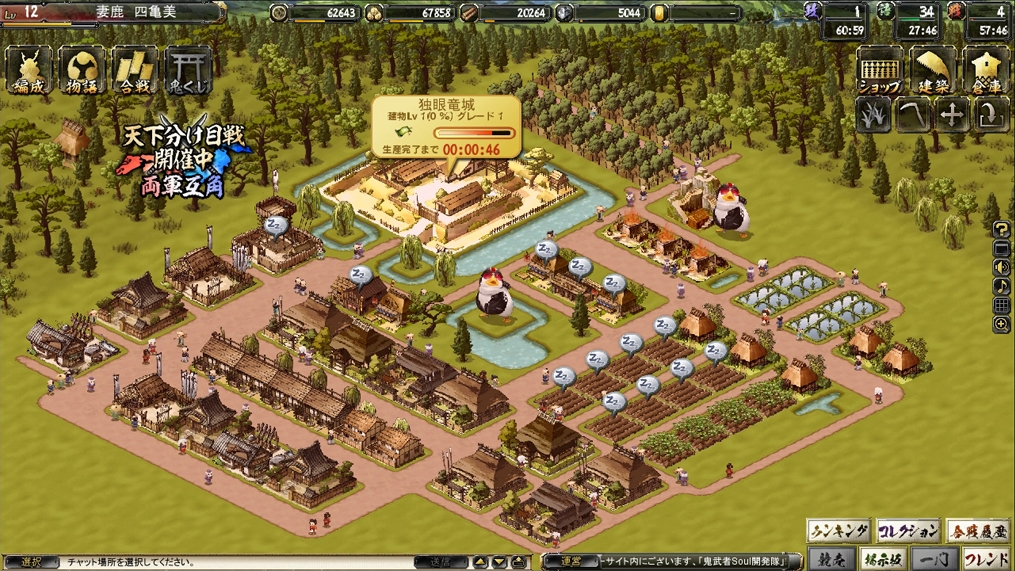Open the 建築 build menu
The image size is (1015, 571).
point(933,72)
